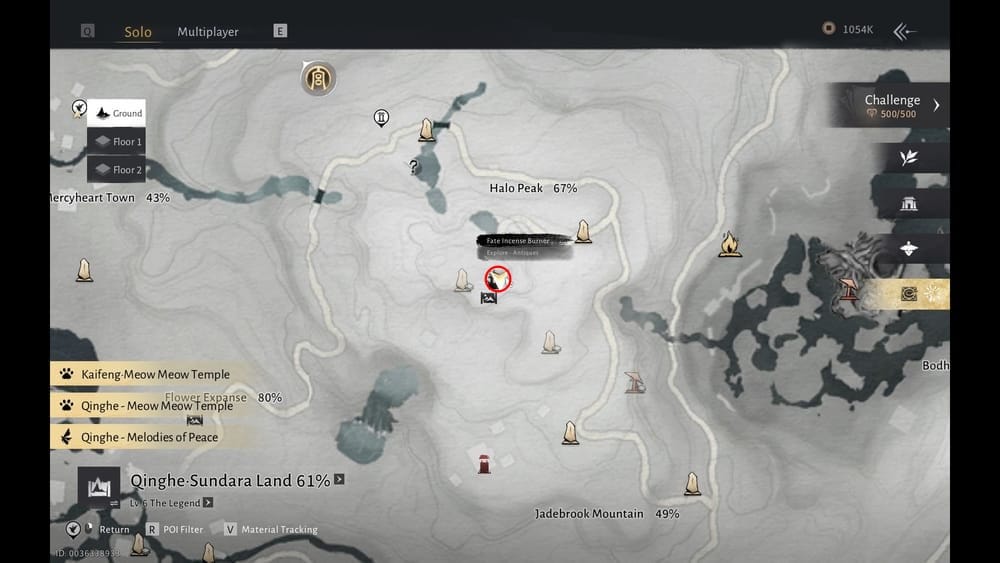Select Qinghe - Melodies of Peace entry
Screen dimensions: 1000x563
[149, 437]
